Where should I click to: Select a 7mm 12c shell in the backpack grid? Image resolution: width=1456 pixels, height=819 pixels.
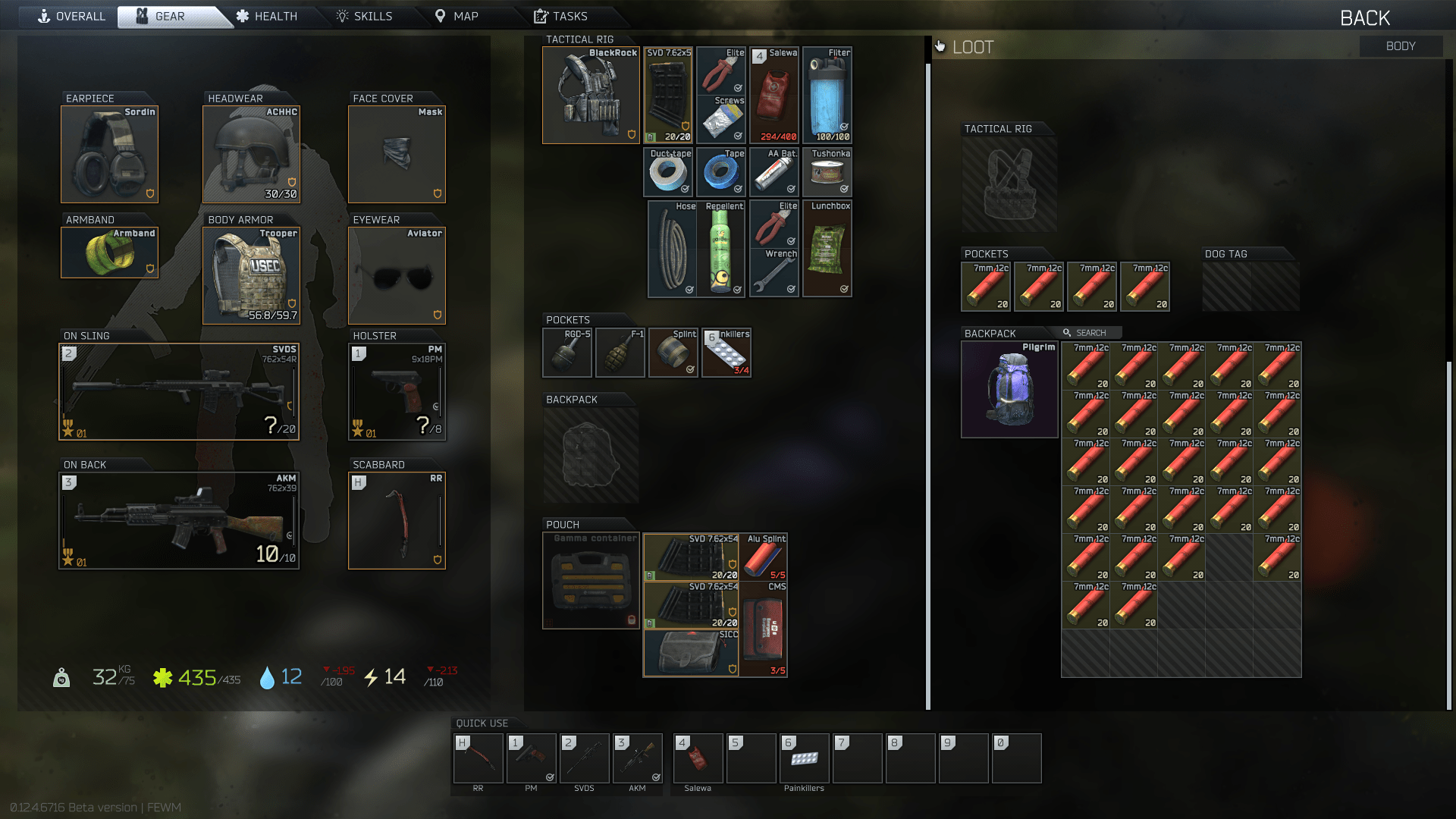click(1085, 366)
